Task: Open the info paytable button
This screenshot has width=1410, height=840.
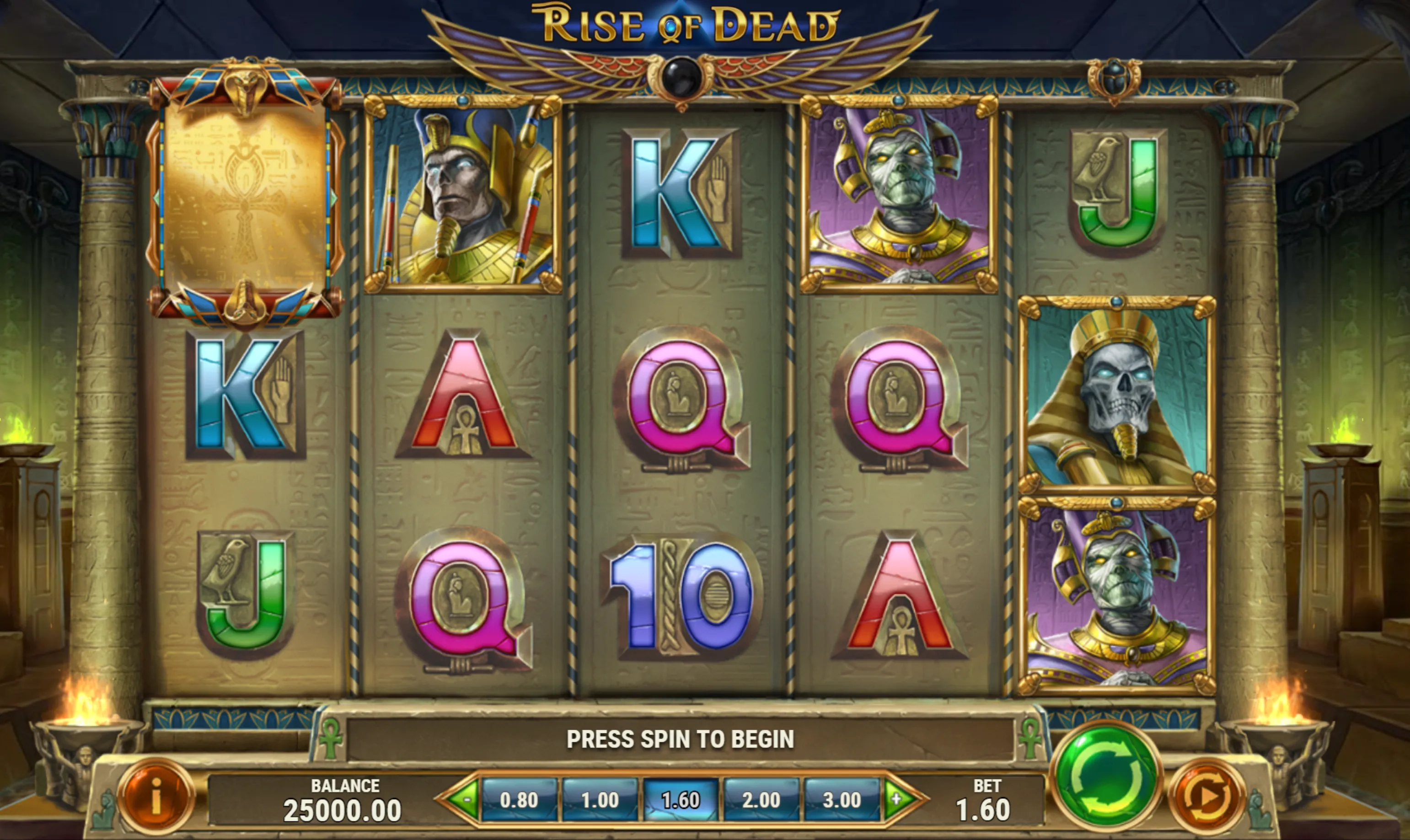Action: (x=156, y=797)
